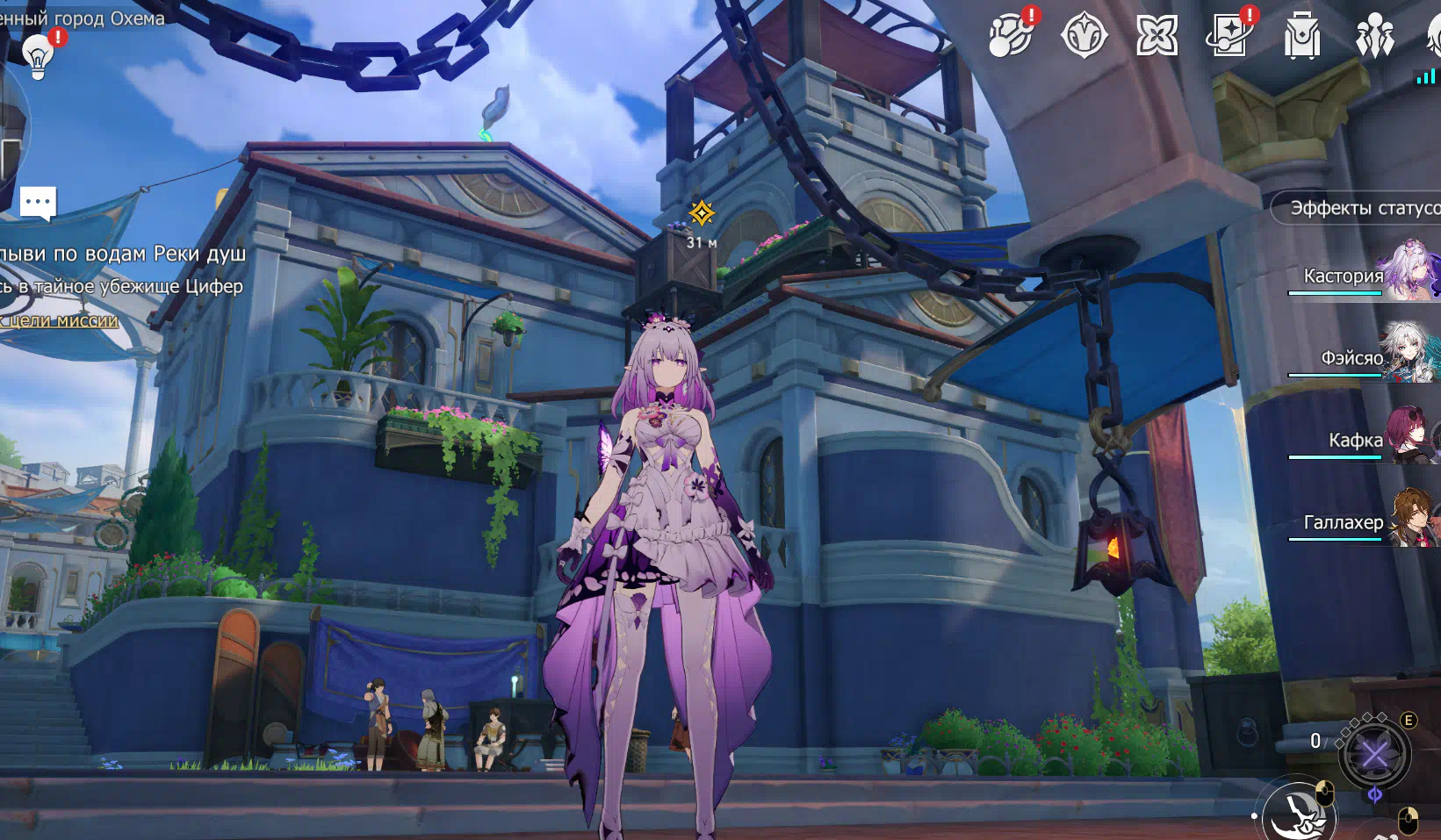The width and height of the screenshot is (1441, 840).
Task: Click the mission objective link under the quest text
Action: coord(60,321)
